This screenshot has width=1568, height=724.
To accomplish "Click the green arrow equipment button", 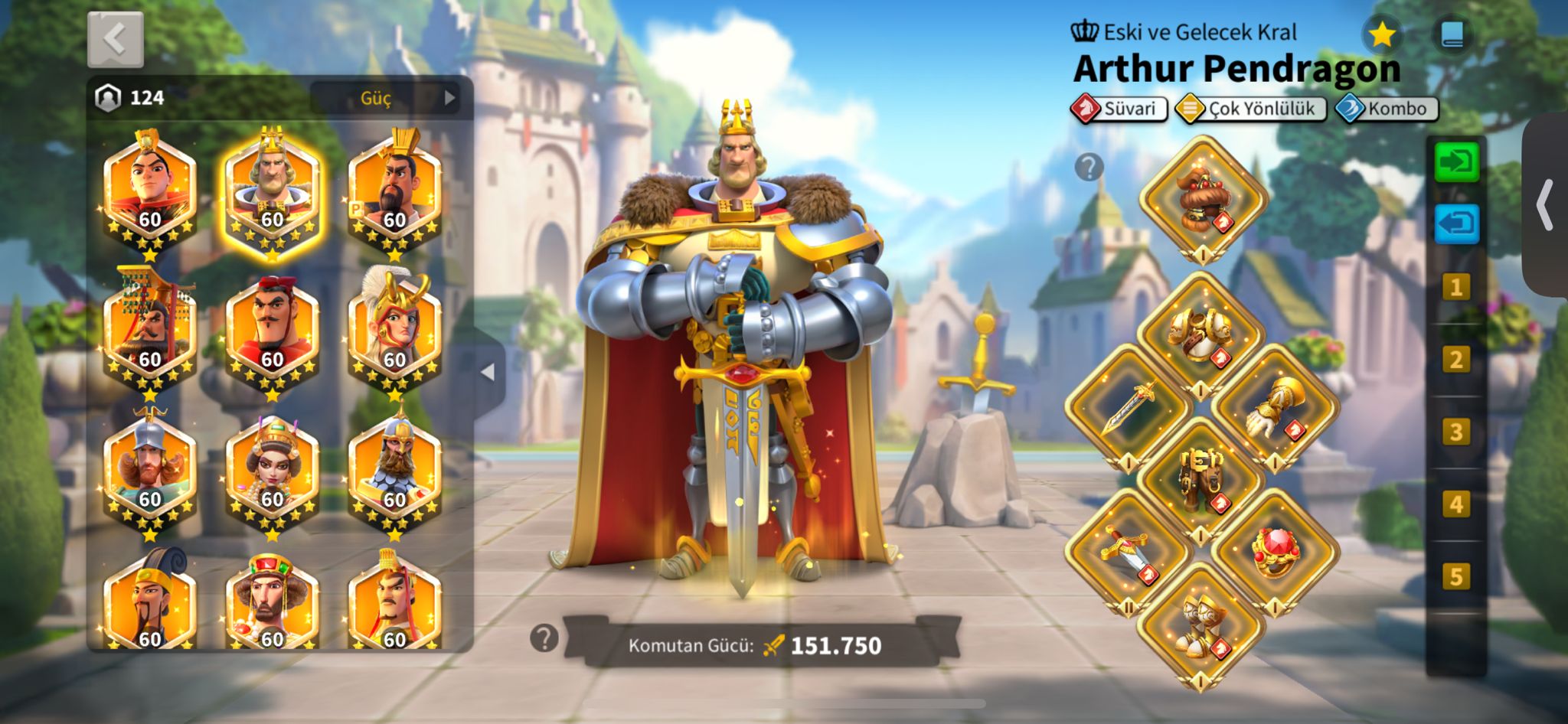I will pos(1456,162).
